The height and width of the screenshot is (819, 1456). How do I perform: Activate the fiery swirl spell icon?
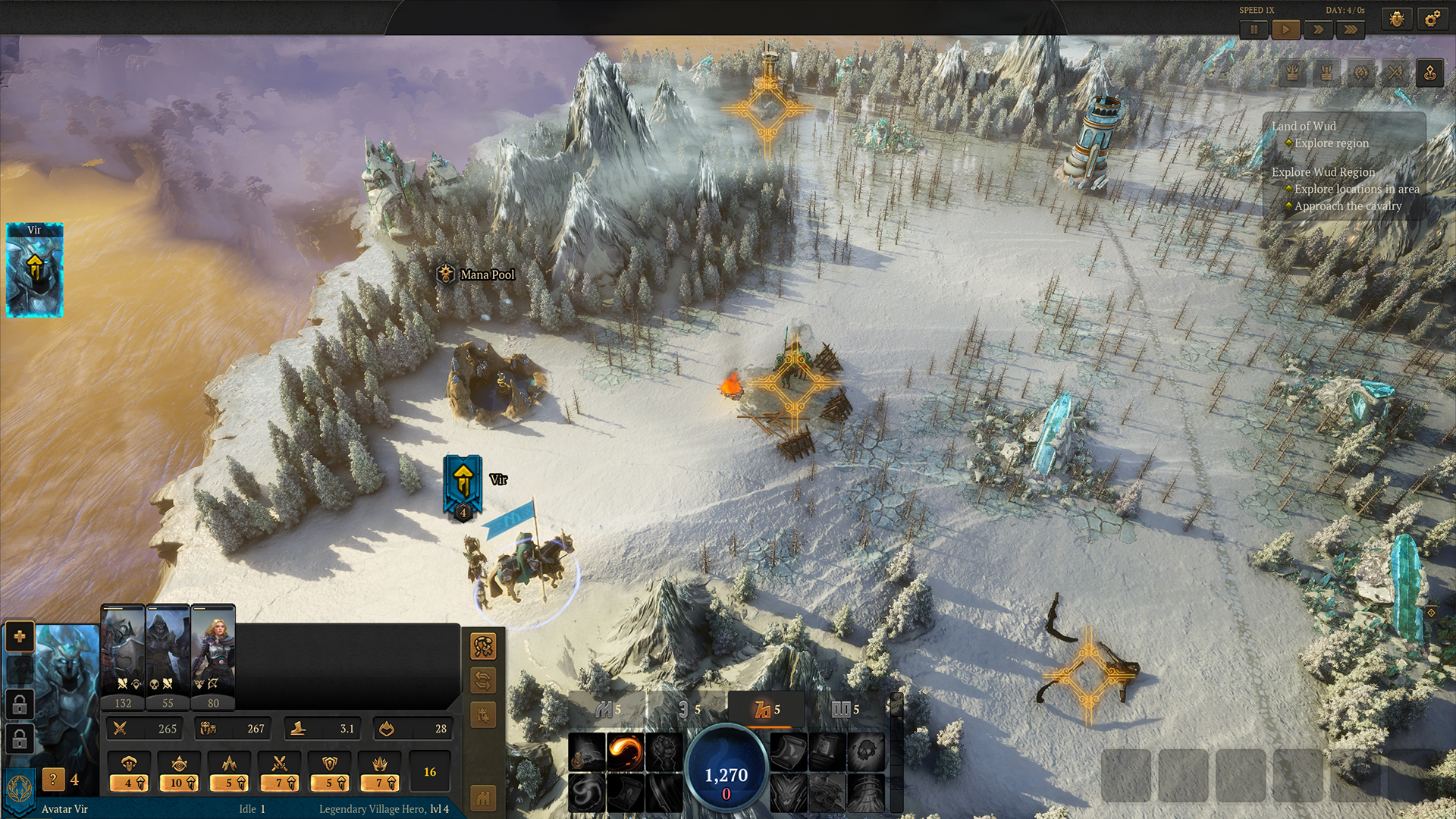(x=626, y=751)
